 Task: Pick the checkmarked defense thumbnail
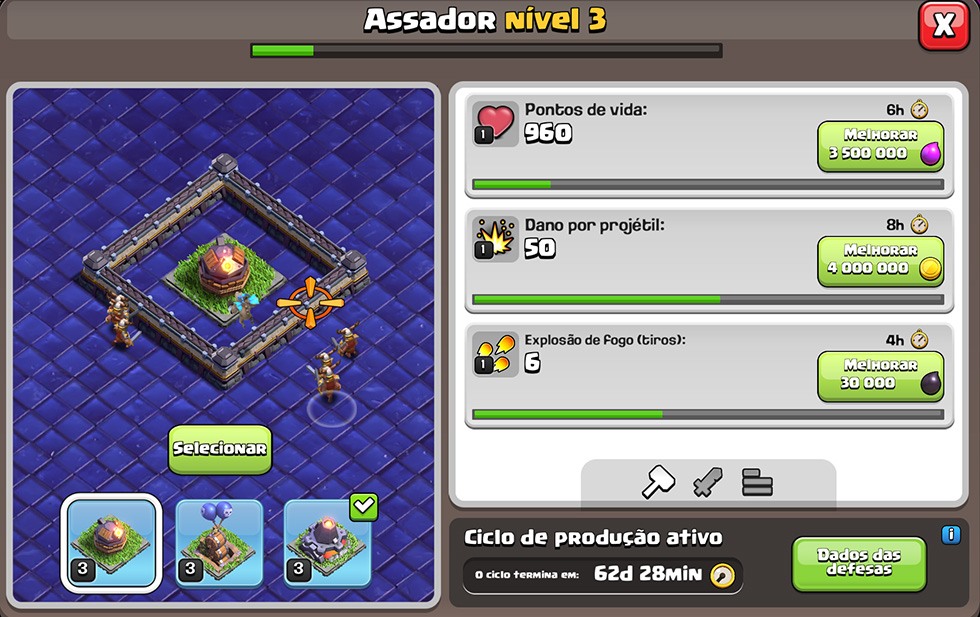328,544
